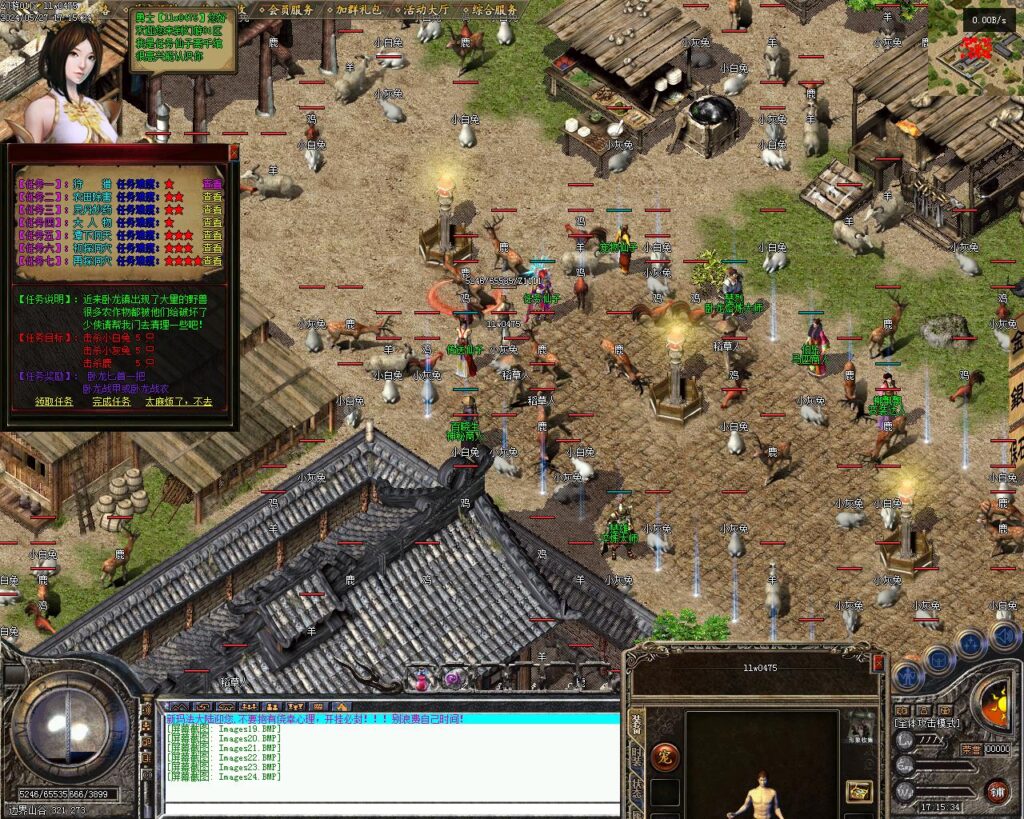View details of quest four 大人物
The height and width of the screenshot is (819, 1024).
pyautogui.click(x=212, y=222)
